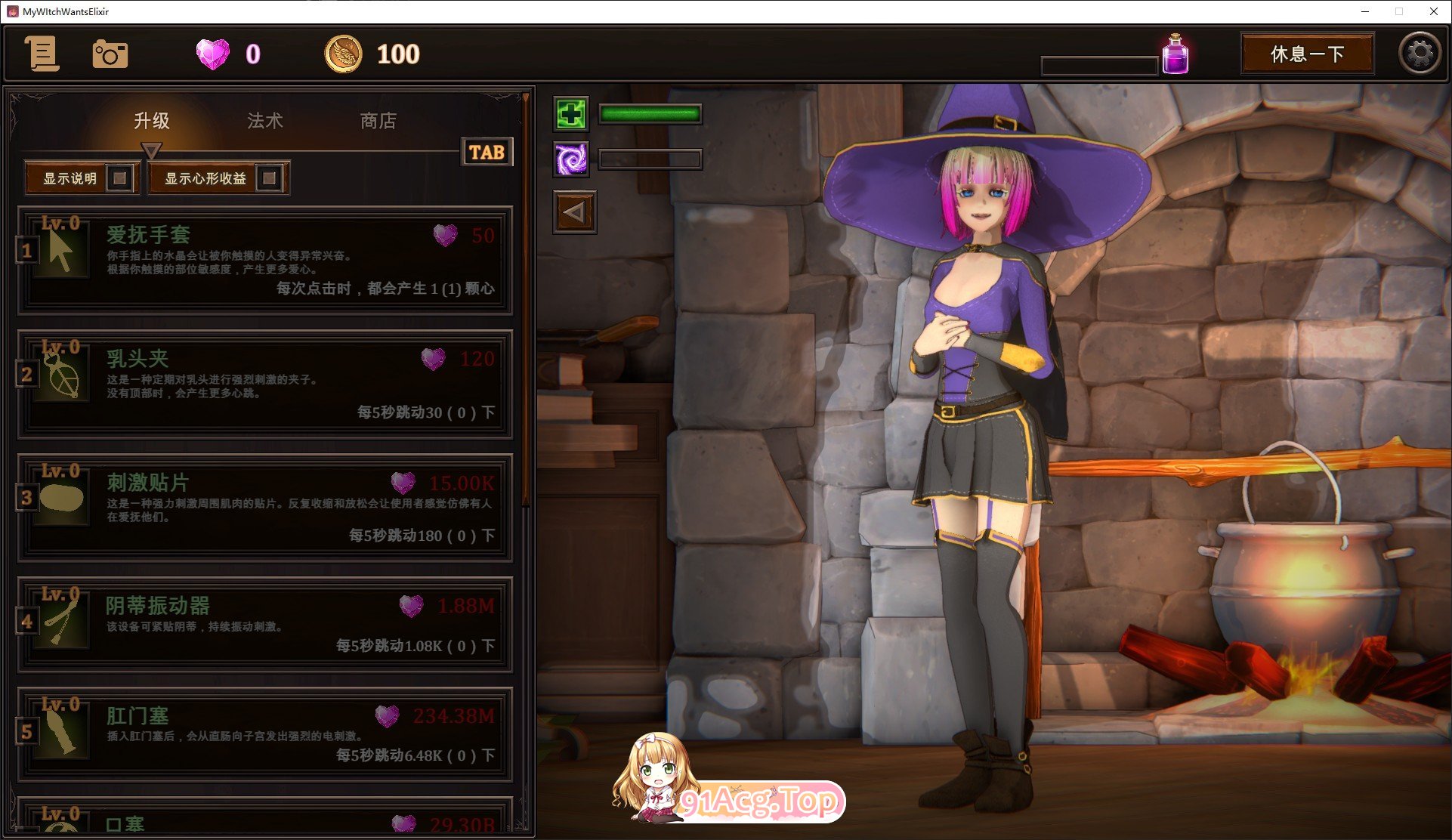Enable the 显示心形收益 checkbox
The image size is (1452, 840).
[x=270, y=178]
